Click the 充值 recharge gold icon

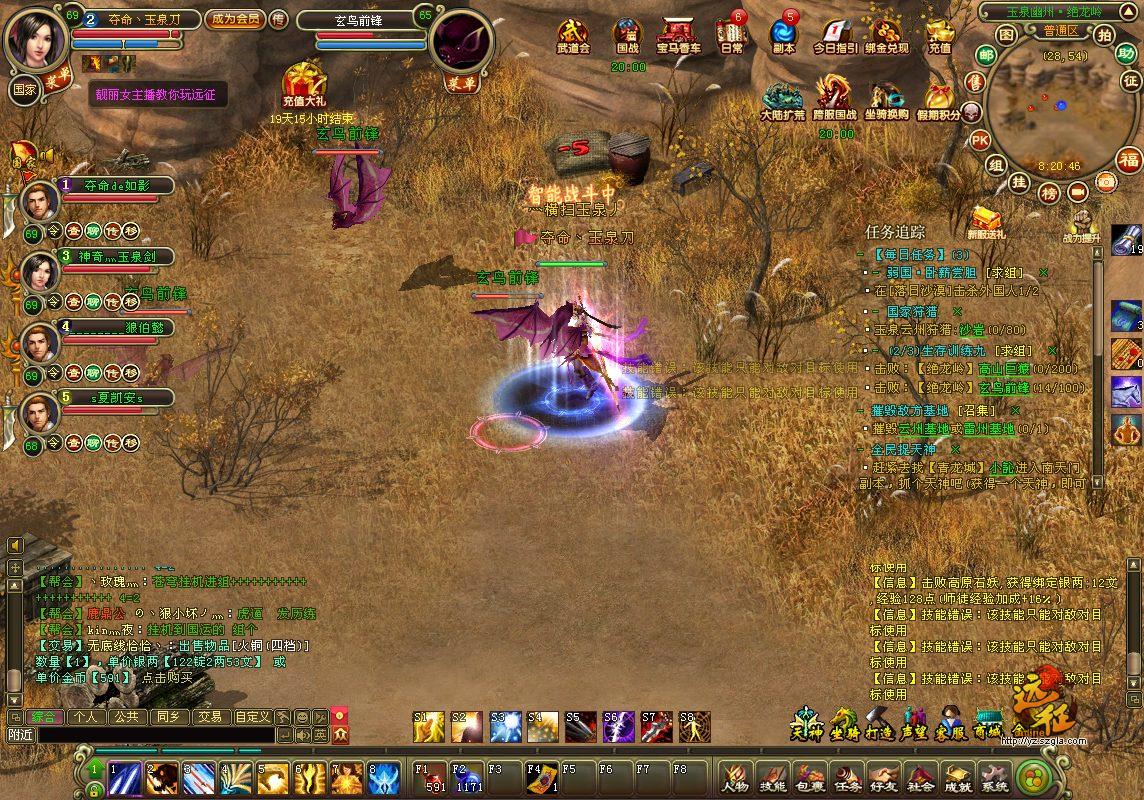939,37
